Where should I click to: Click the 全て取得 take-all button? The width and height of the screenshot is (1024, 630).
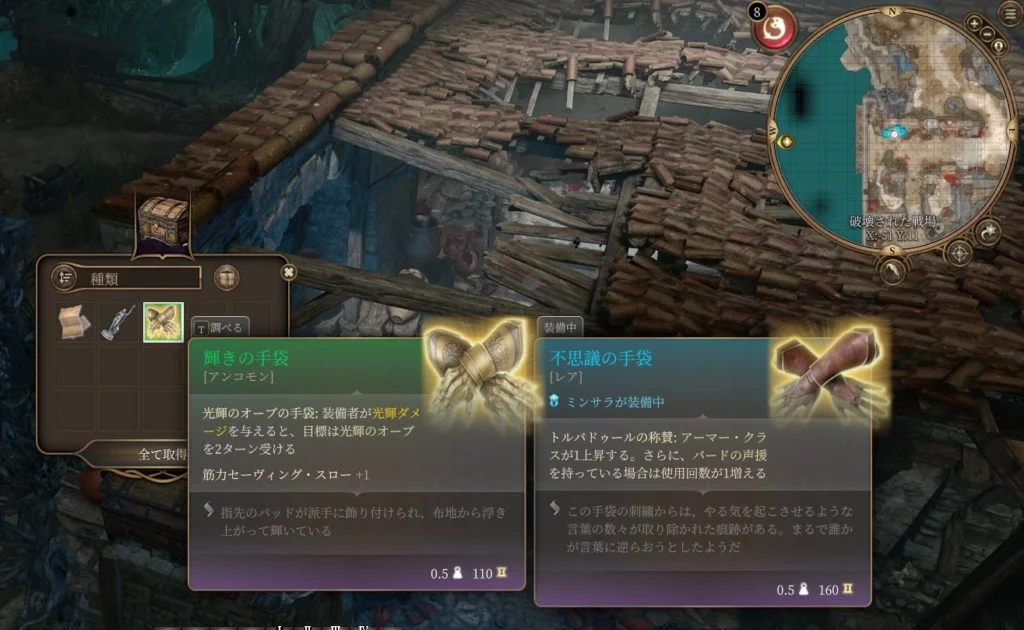(x=162, y=454)
